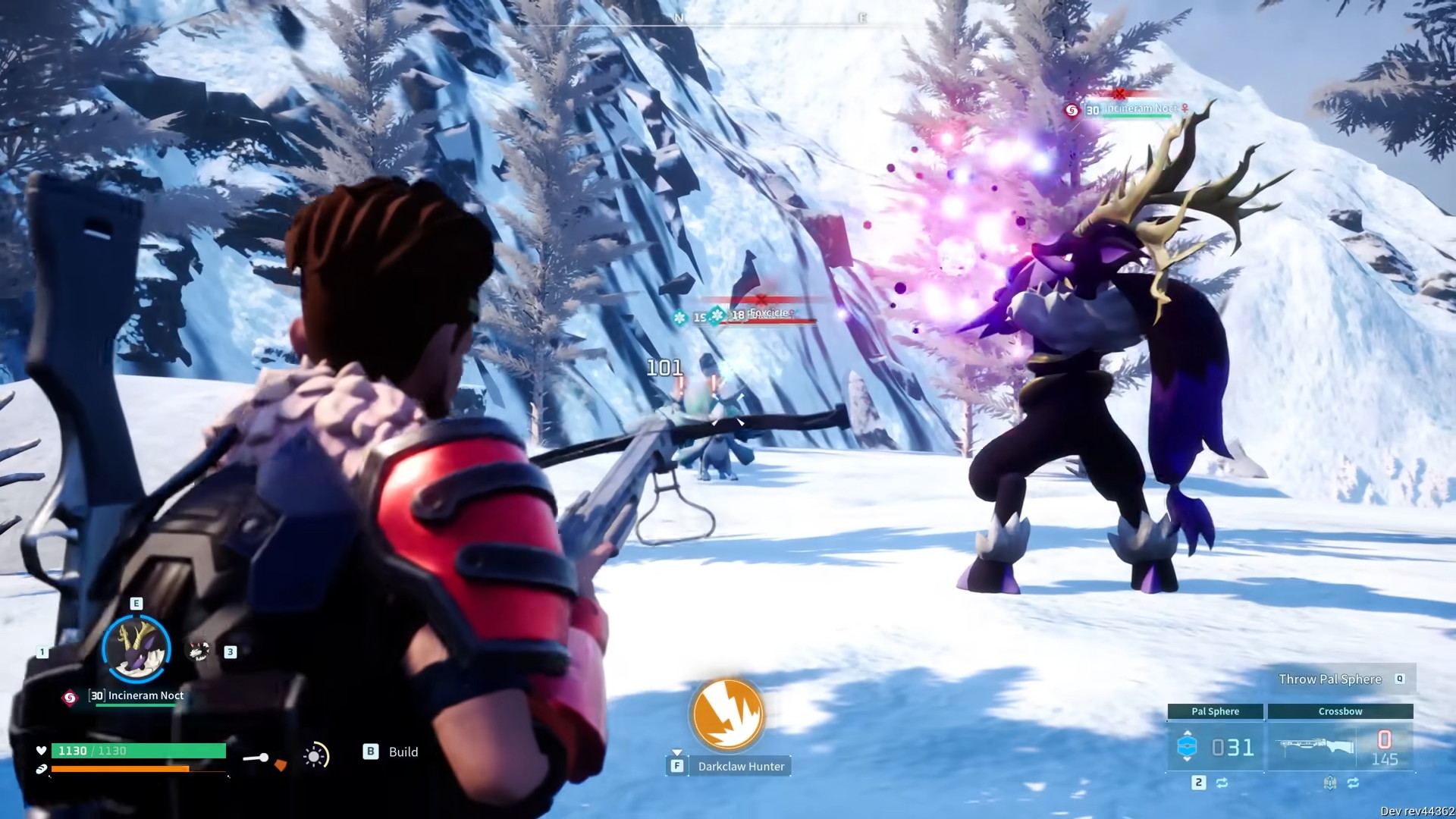This screenshot has height=819, width=1456.
Task: Select the Incineram Noct pal portrait
Action: (x=136, y=649)
